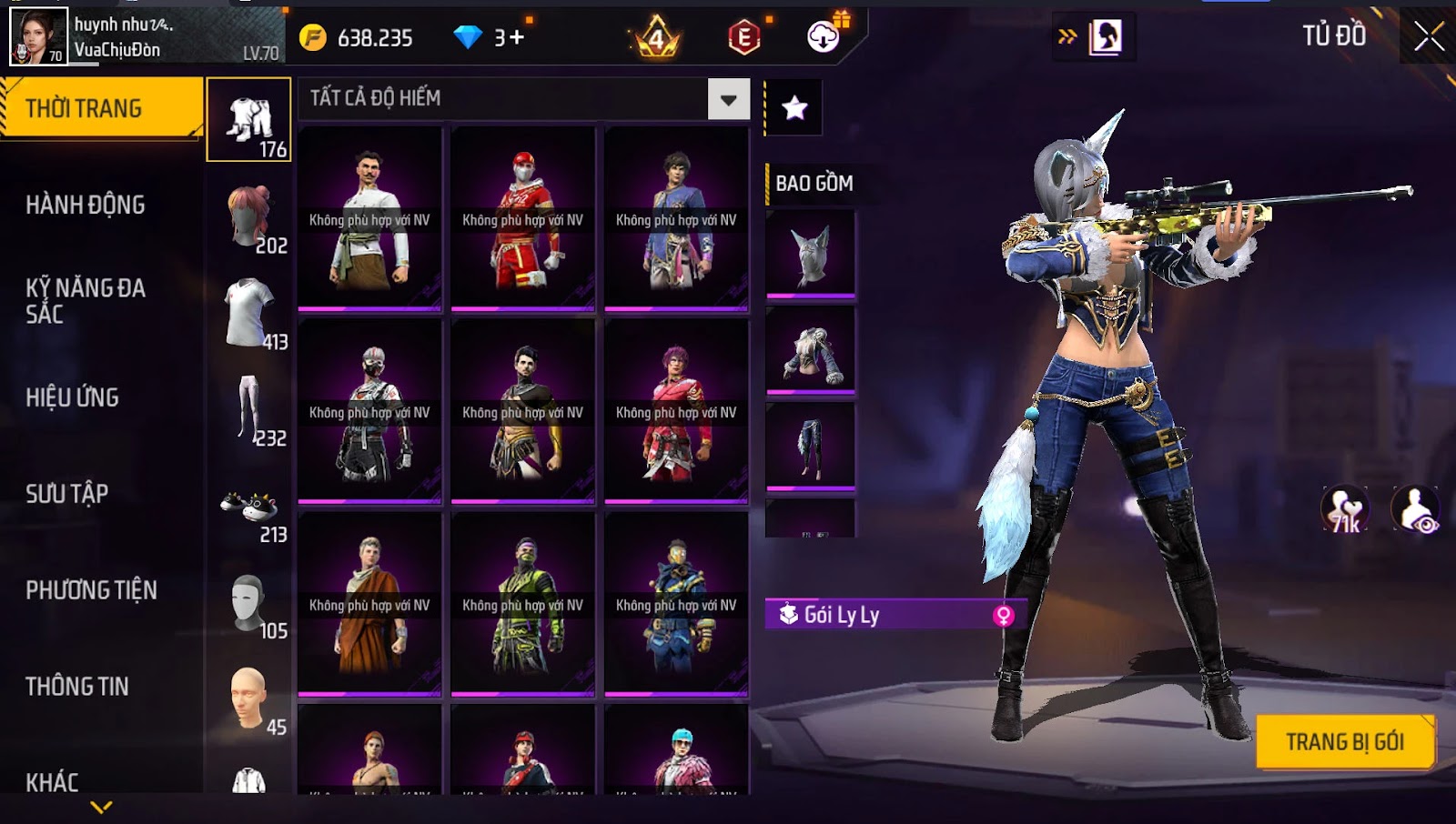Go to the Sưu Tập tab
This screenshot has width=1456, height=824.
67,494
